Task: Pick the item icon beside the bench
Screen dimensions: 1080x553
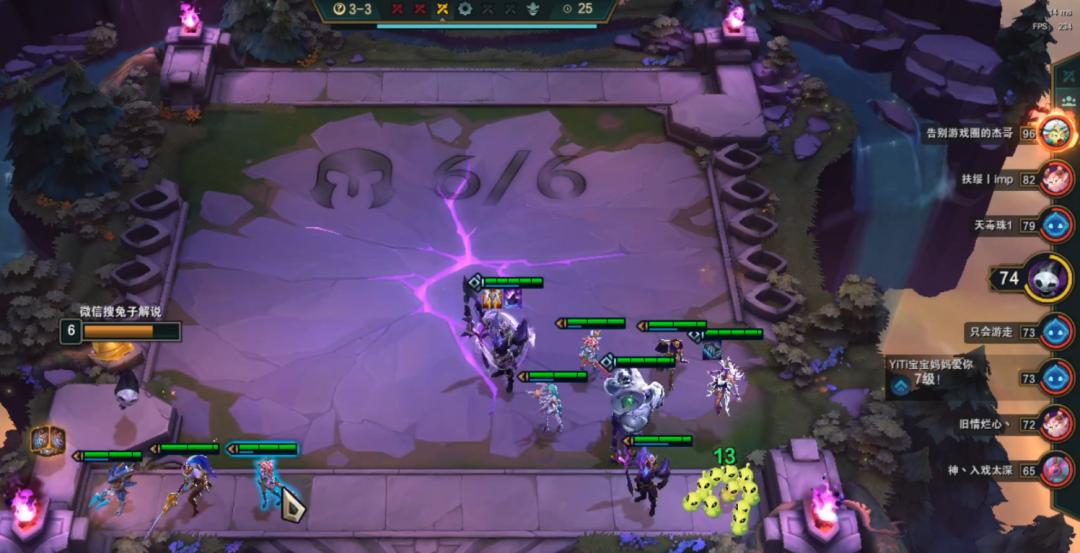Action: [x=48, y=439]
